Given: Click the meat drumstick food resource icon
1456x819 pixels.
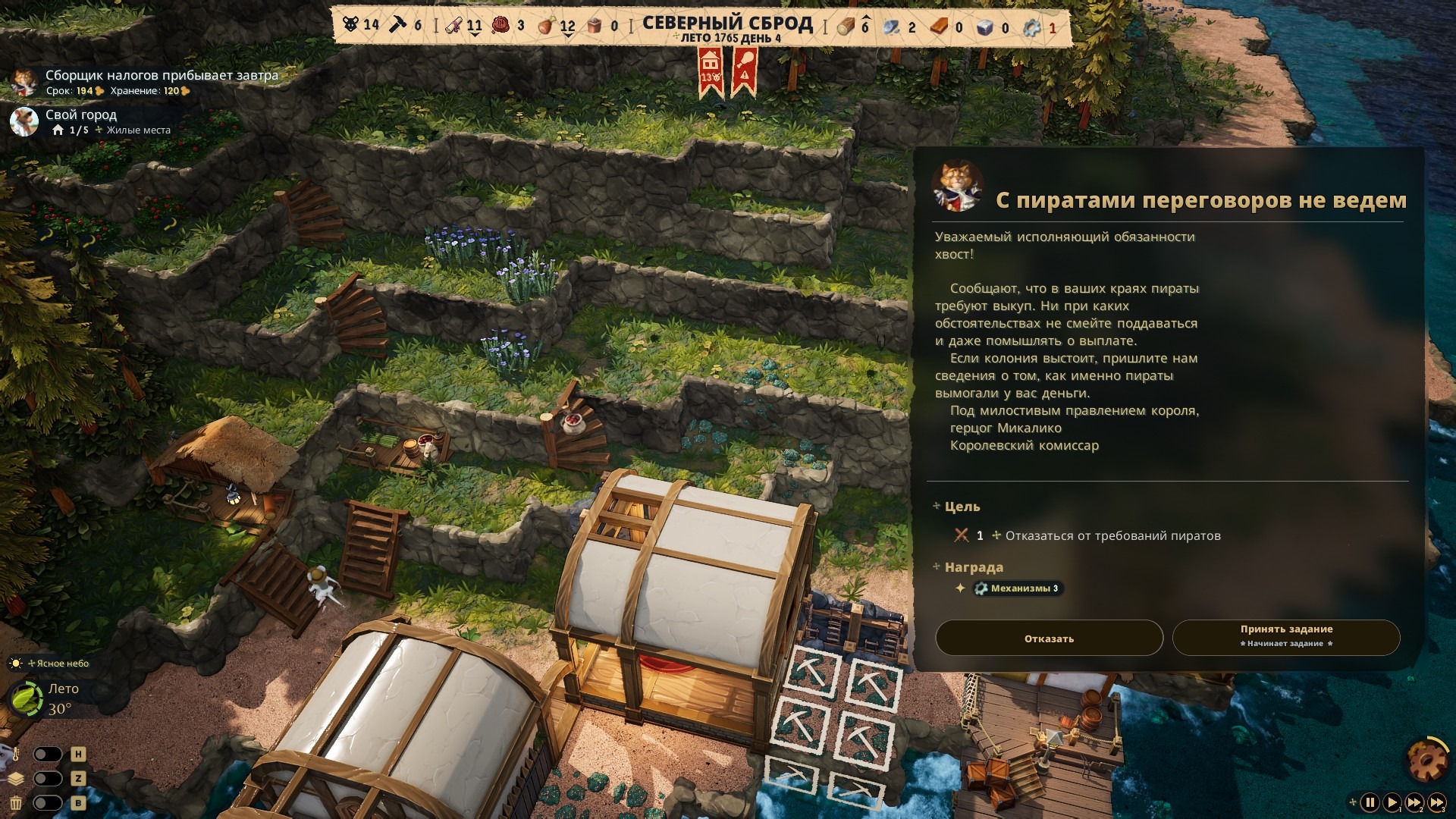Looking at the screenshot, I should coord(545,27).
